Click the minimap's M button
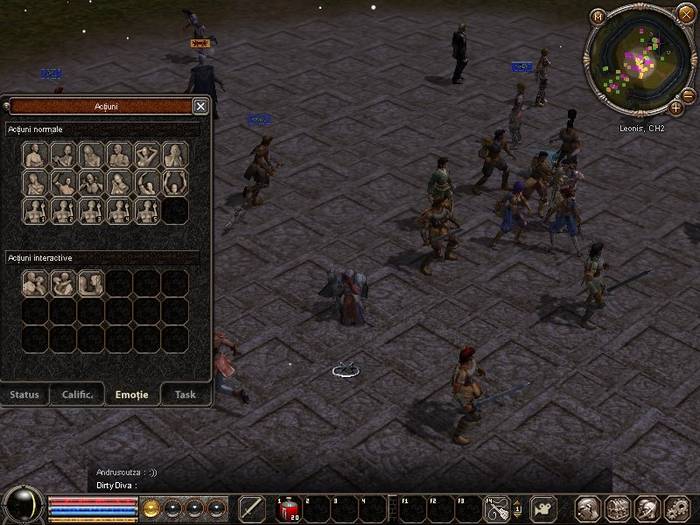The image size is (700, 525). point(598,16)
